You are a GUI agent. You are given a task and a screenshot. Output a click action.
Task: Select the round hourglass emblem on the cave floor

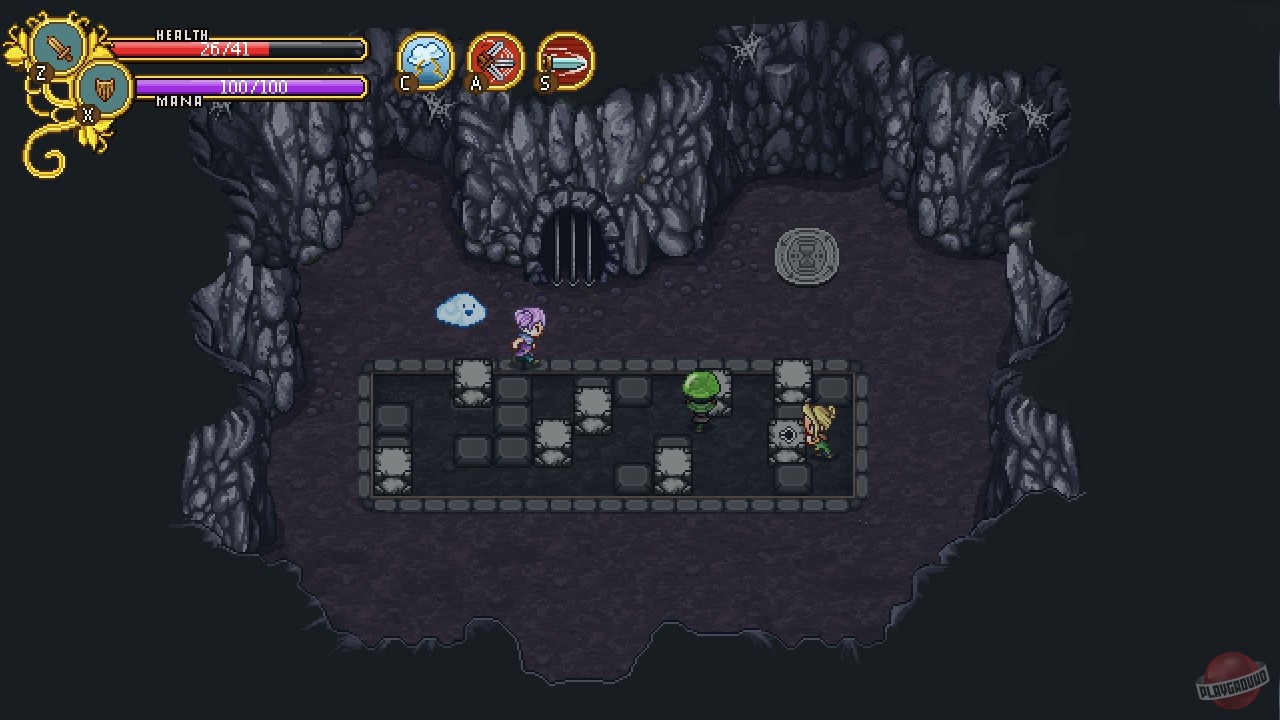tap(807, 258)
